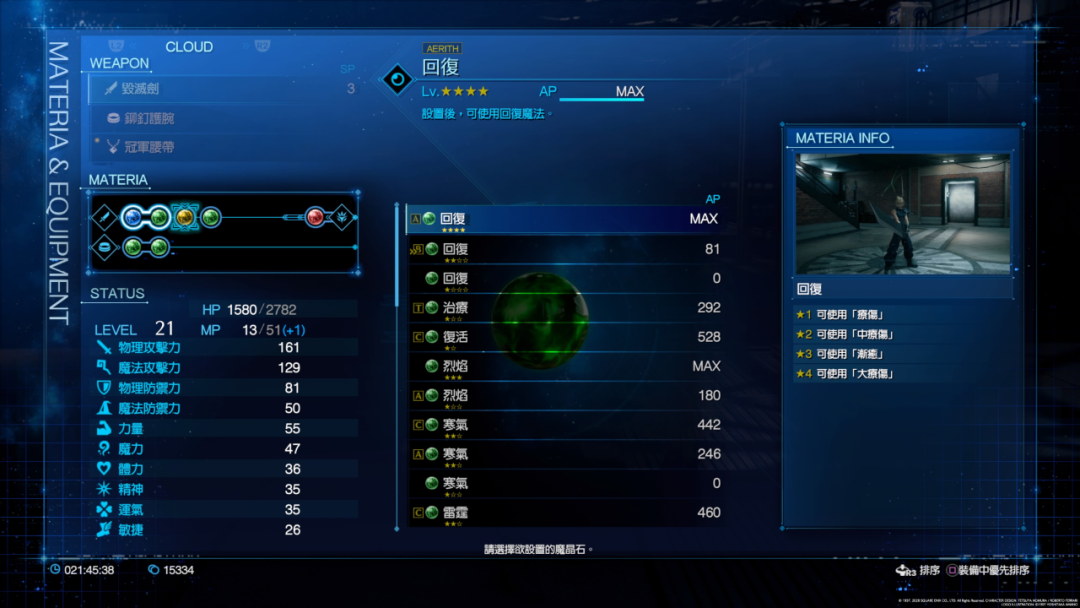The image size is (1080, 608).
Task: Select the 寒氣 materia with 442 AP
Action: point(564,425)
